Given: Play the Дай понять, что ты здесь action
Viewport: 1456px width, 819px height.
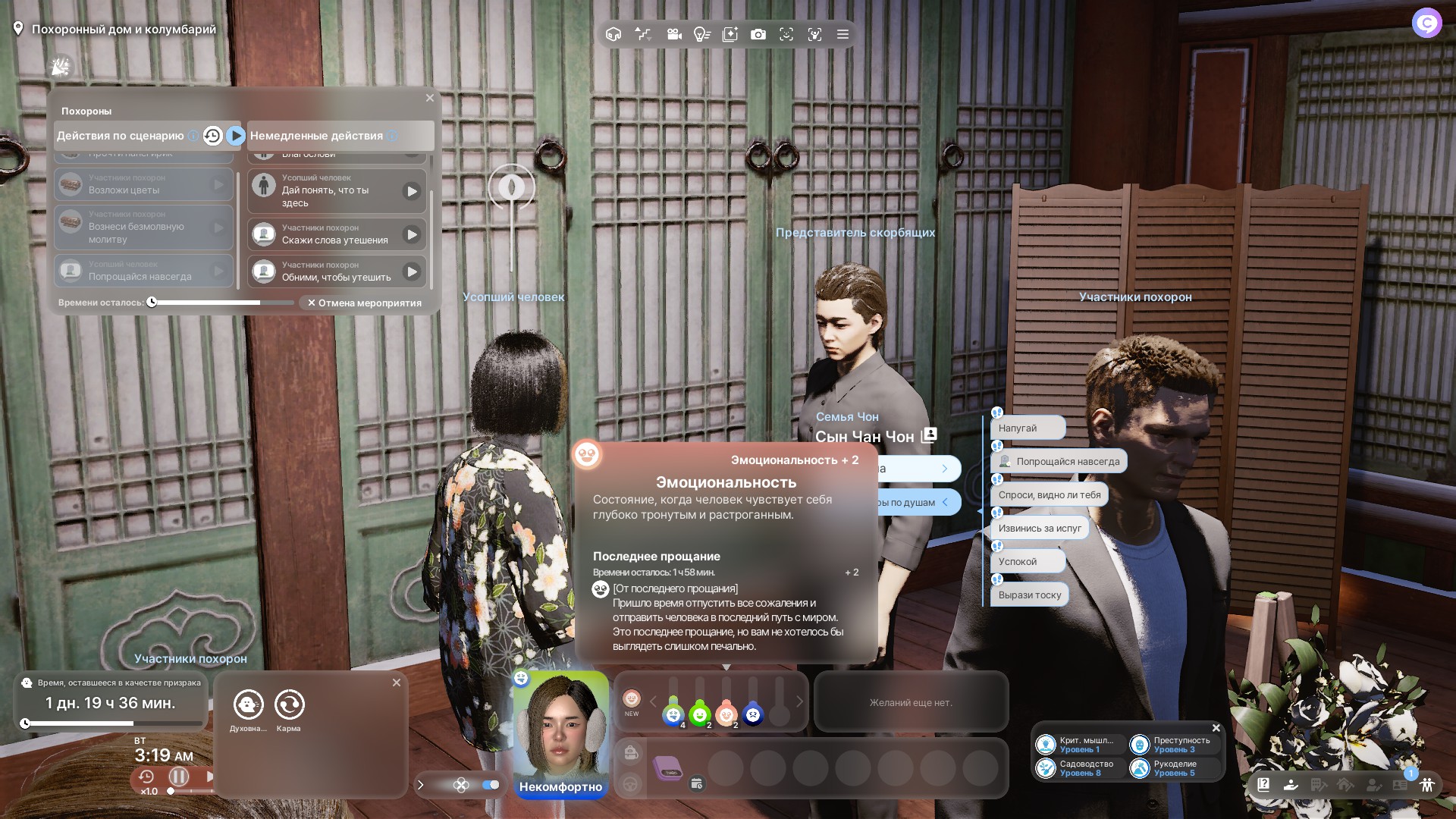Looking at the screenshot, I should 412,191.
